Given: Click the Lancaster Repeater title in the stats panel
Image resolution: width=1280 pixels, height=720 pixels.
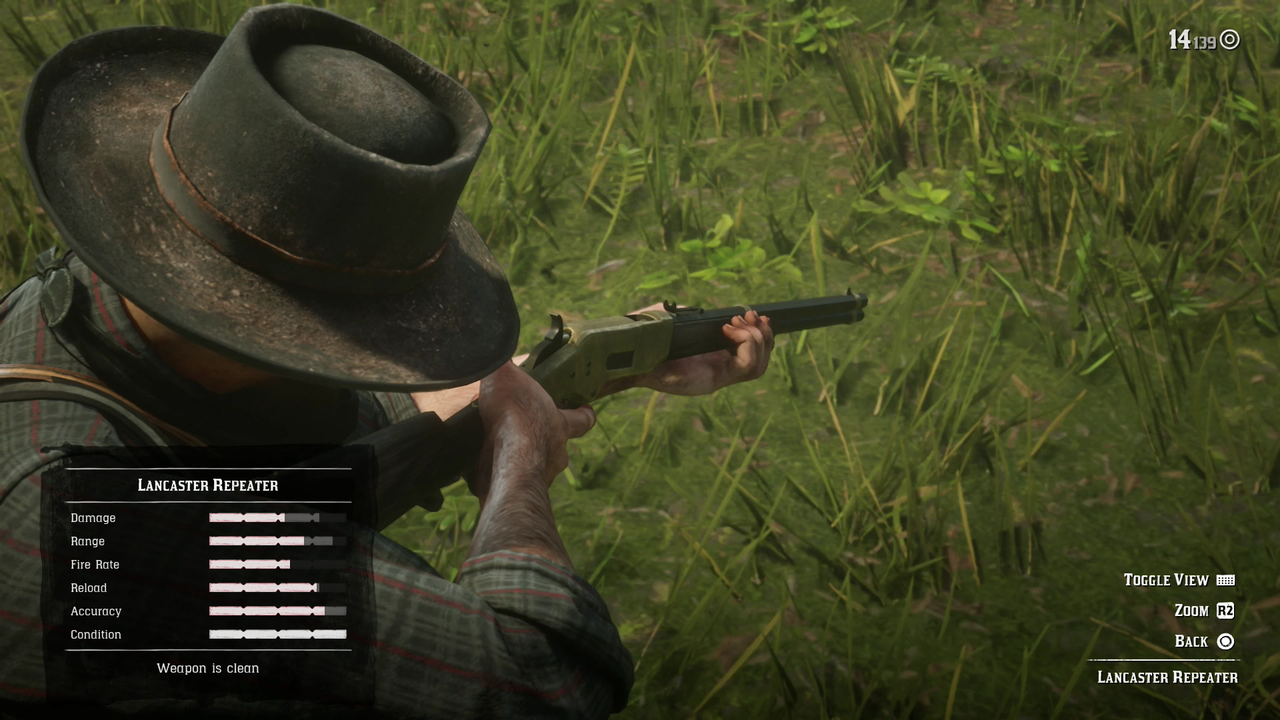Looking at the screenshot, I should (x=207, y=485).
